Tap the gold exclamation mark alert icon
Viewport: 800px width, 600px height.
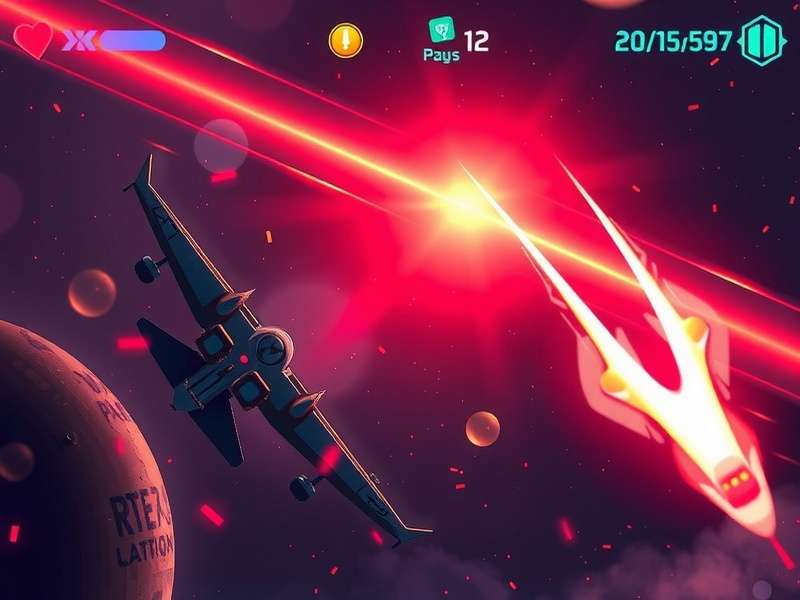point(346,40)
